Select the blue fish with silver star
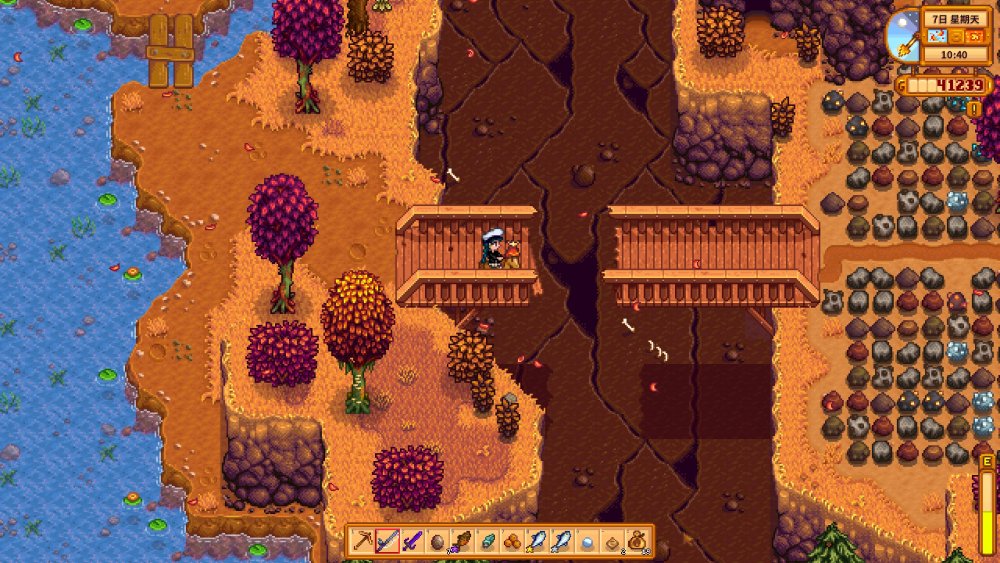The width and height of the screenshot is (1000, 563). click(x=562, y=541)
